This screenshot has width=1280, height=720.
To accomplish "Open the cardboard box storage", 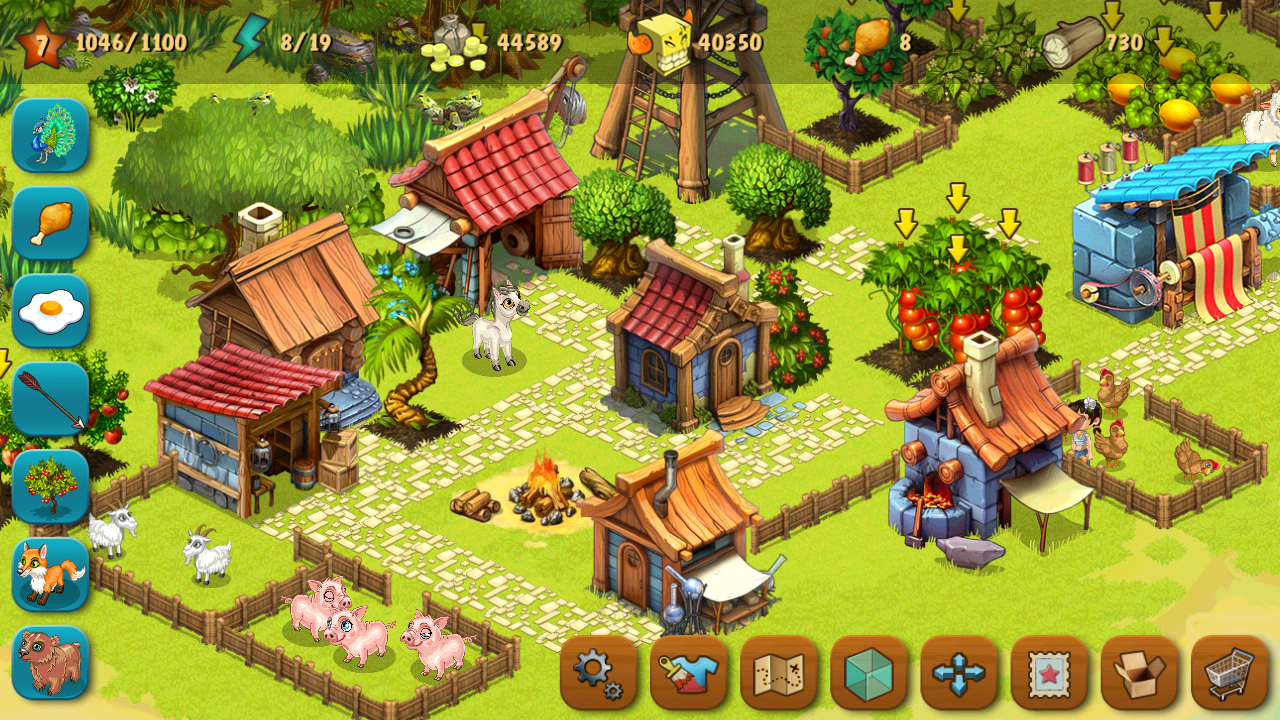I will [x=1139, y=672].
